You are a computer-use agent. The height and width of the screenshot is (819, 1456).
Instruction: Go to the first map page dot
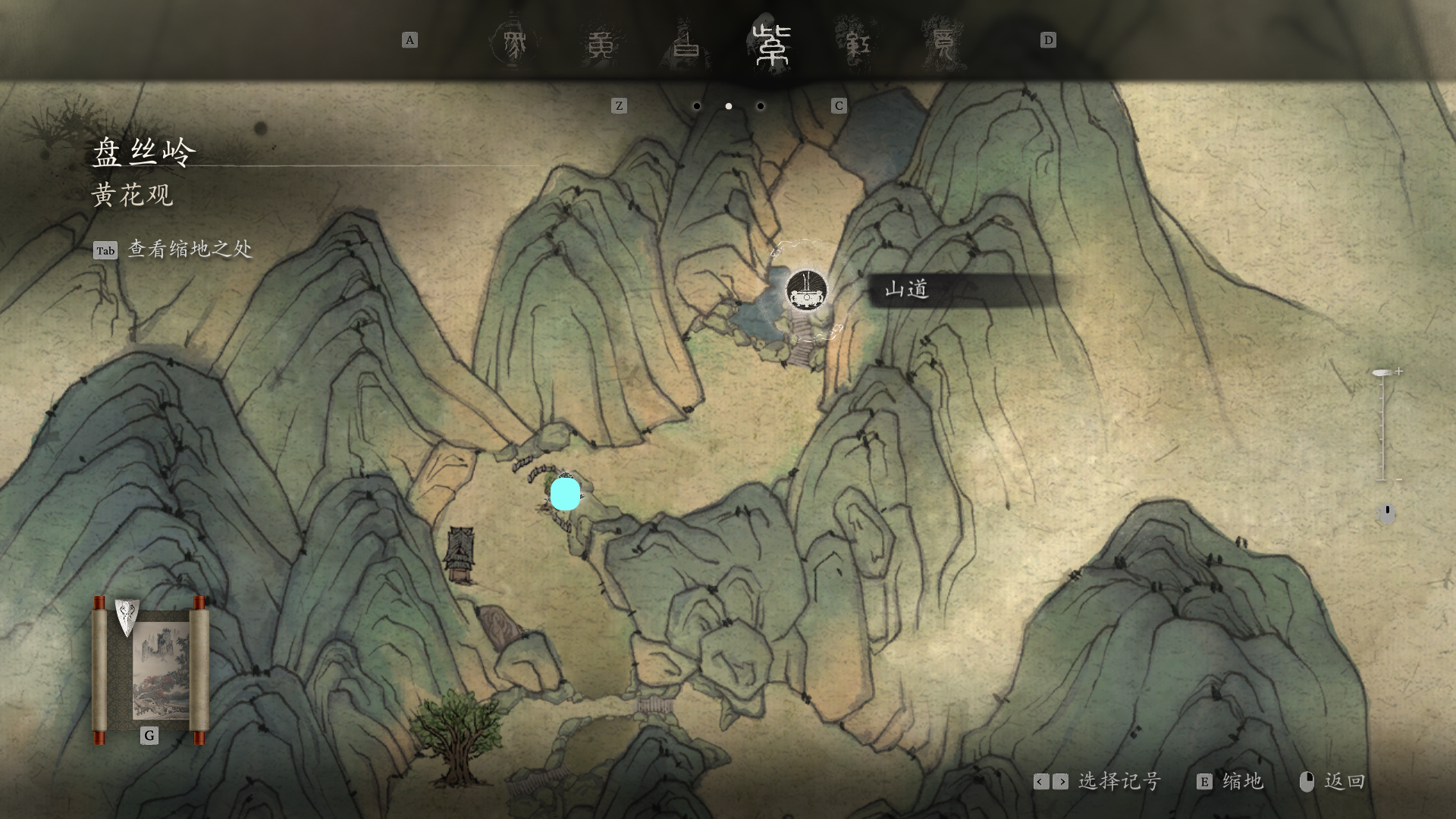coord(697,106)
